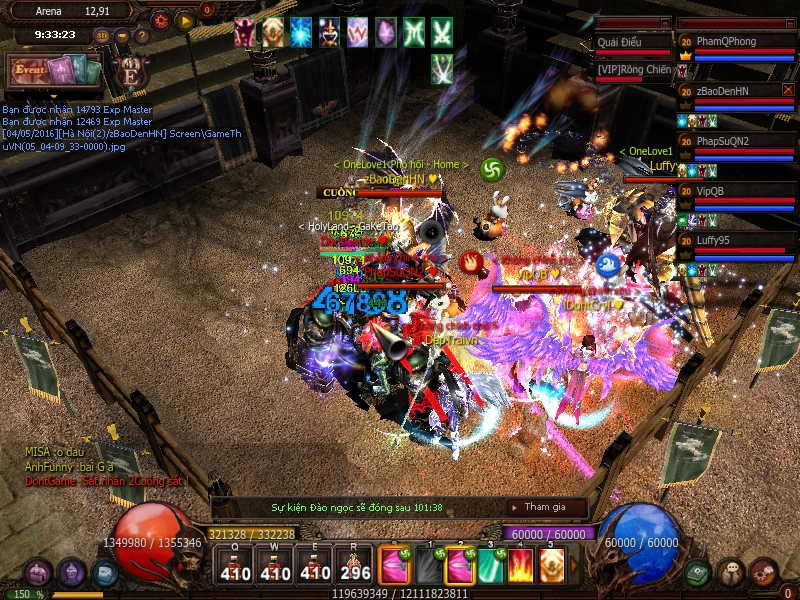Use the W potion slot with 410
This screenshot has height=600, width=800.
coord(276,566)
